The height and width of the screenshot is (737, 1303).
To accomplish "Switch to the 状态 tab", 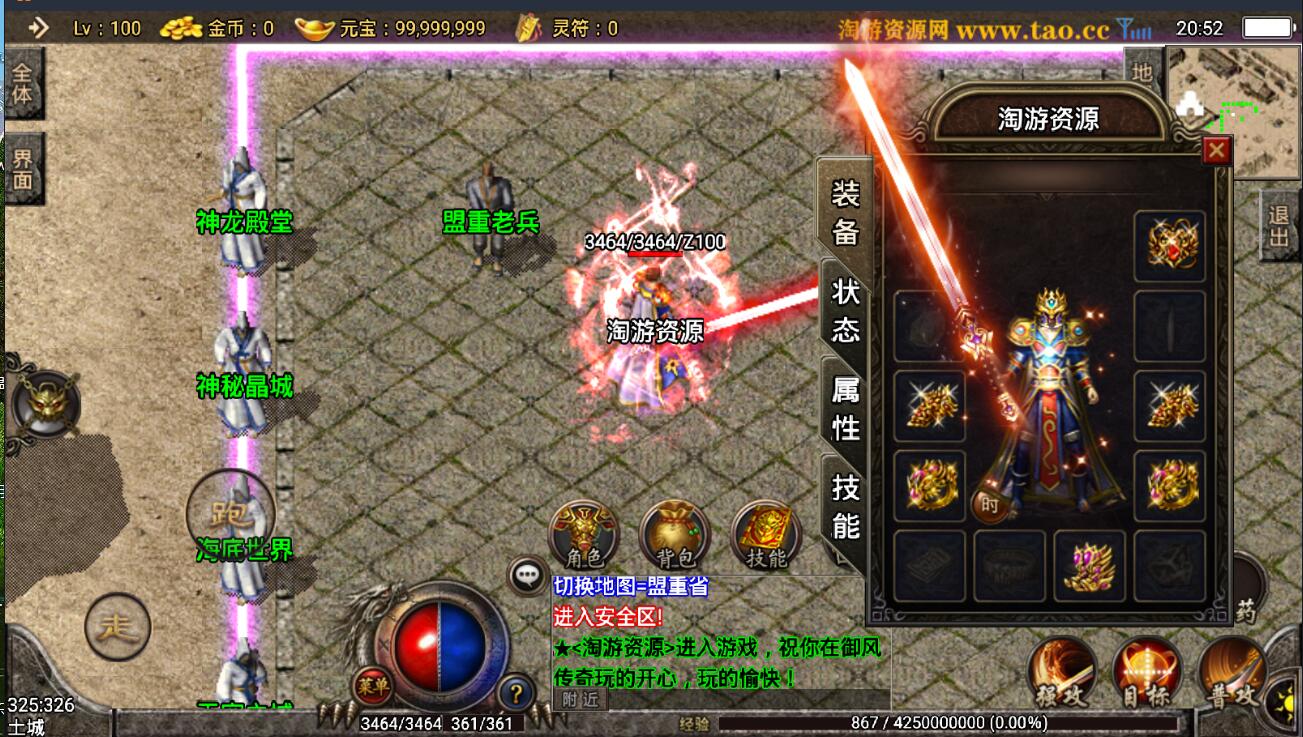I will 845,309.
